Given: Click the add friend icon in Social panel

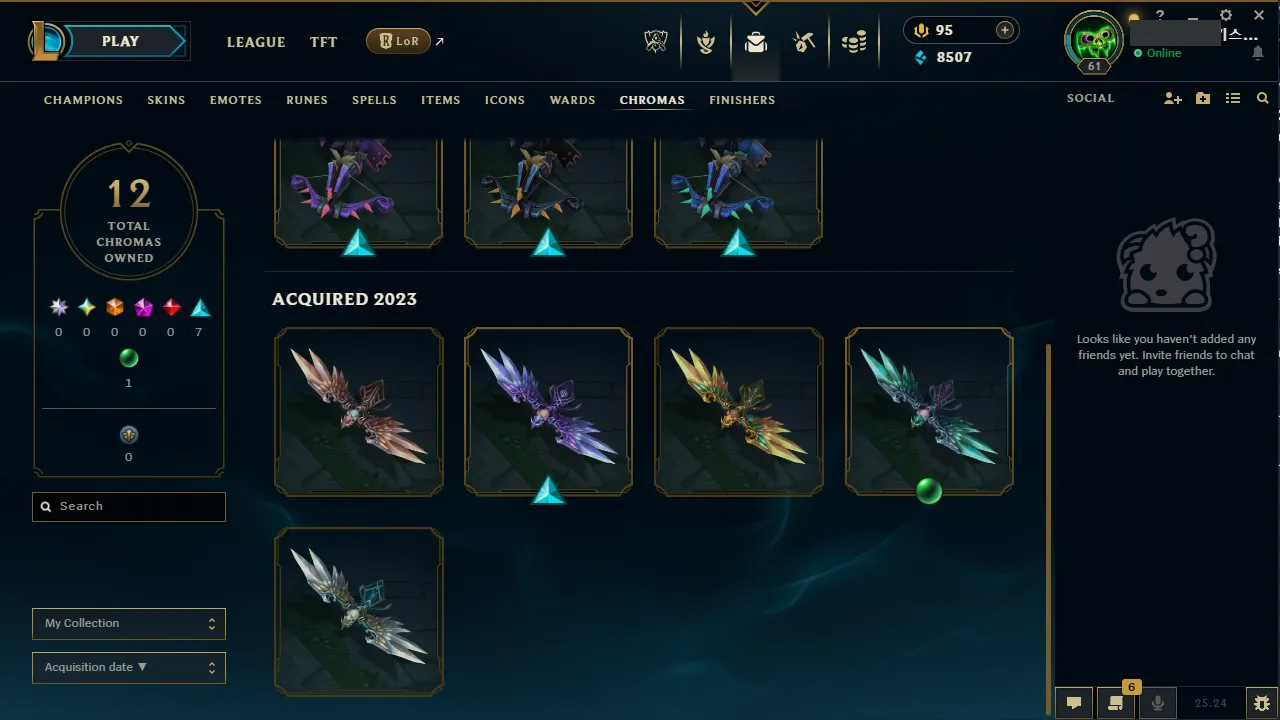Looking at the screenshot, I should point(1172,98).
